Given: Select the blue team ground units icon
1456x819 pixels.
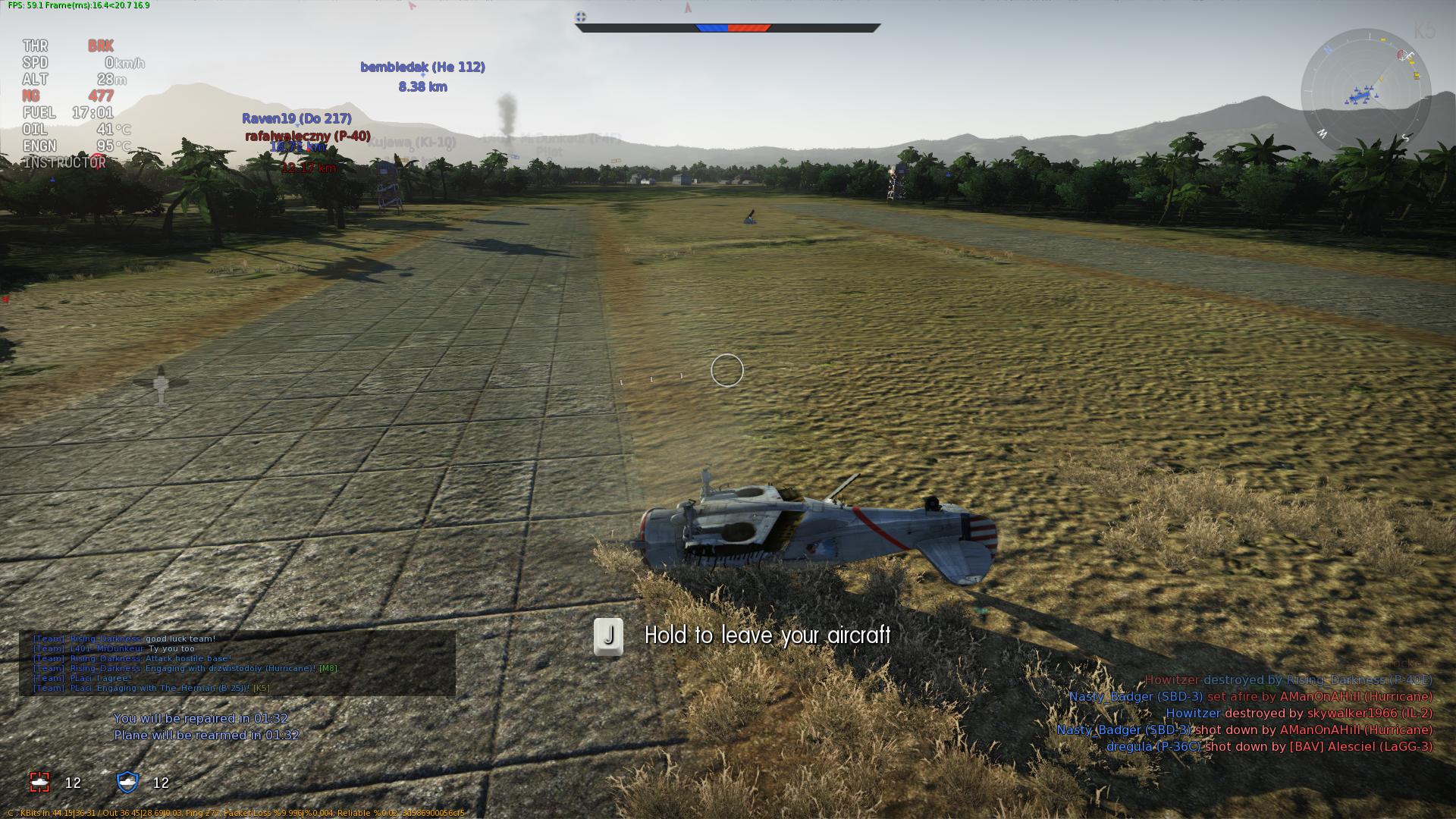Looking at the screenshot, I should tap(127, 782).
